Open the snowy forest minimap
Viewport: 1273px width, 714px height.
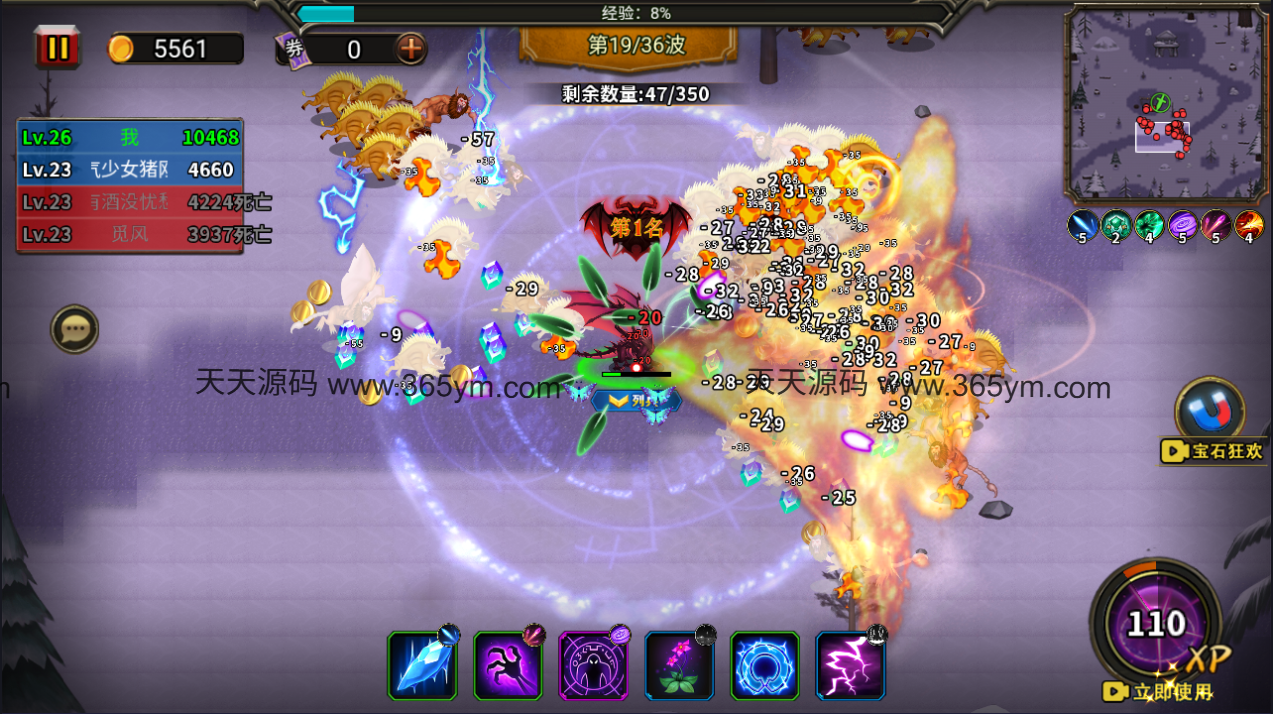[1164, 104]
